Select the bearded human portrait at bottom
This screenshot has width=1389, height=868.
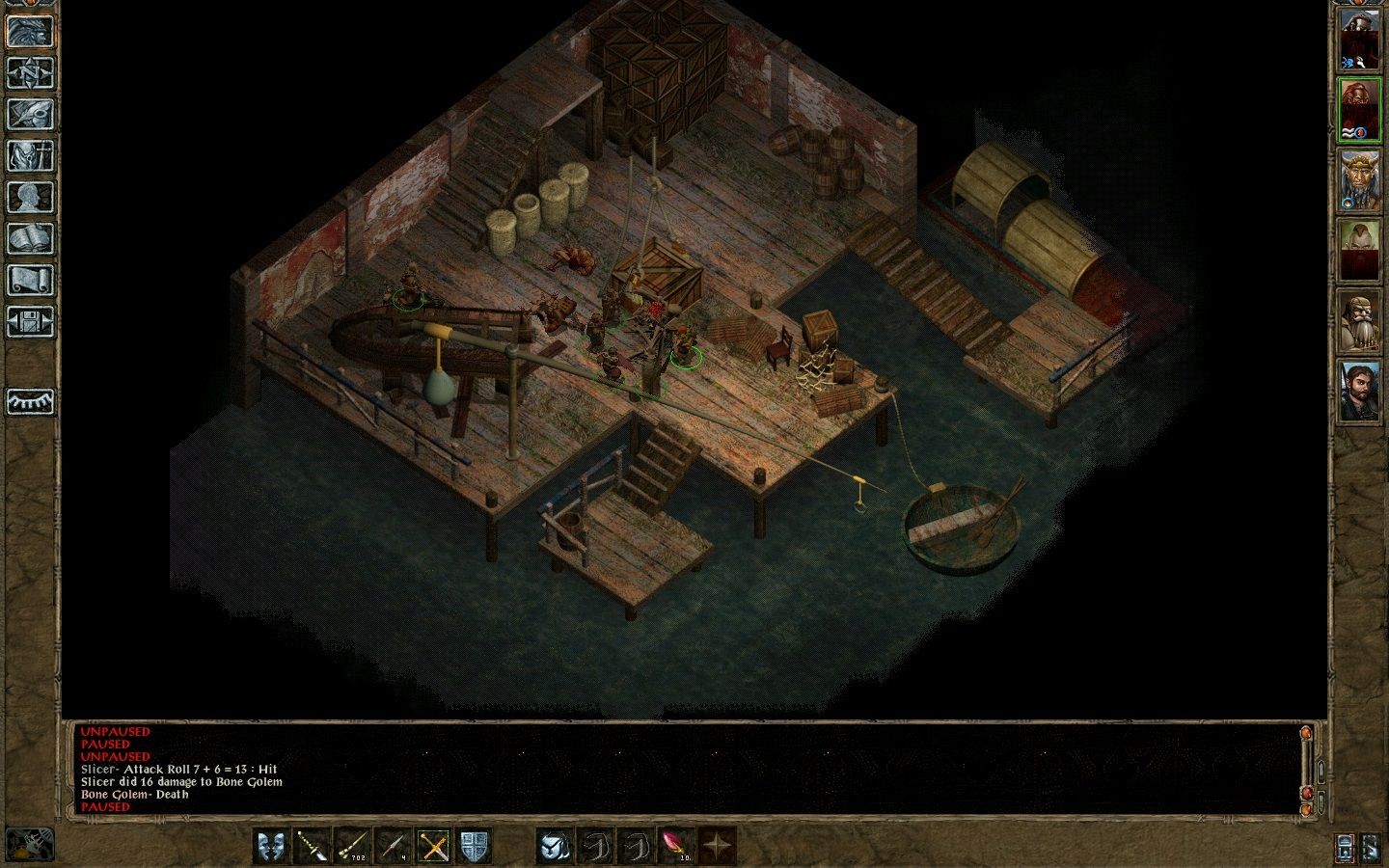tap(1358, 391)
